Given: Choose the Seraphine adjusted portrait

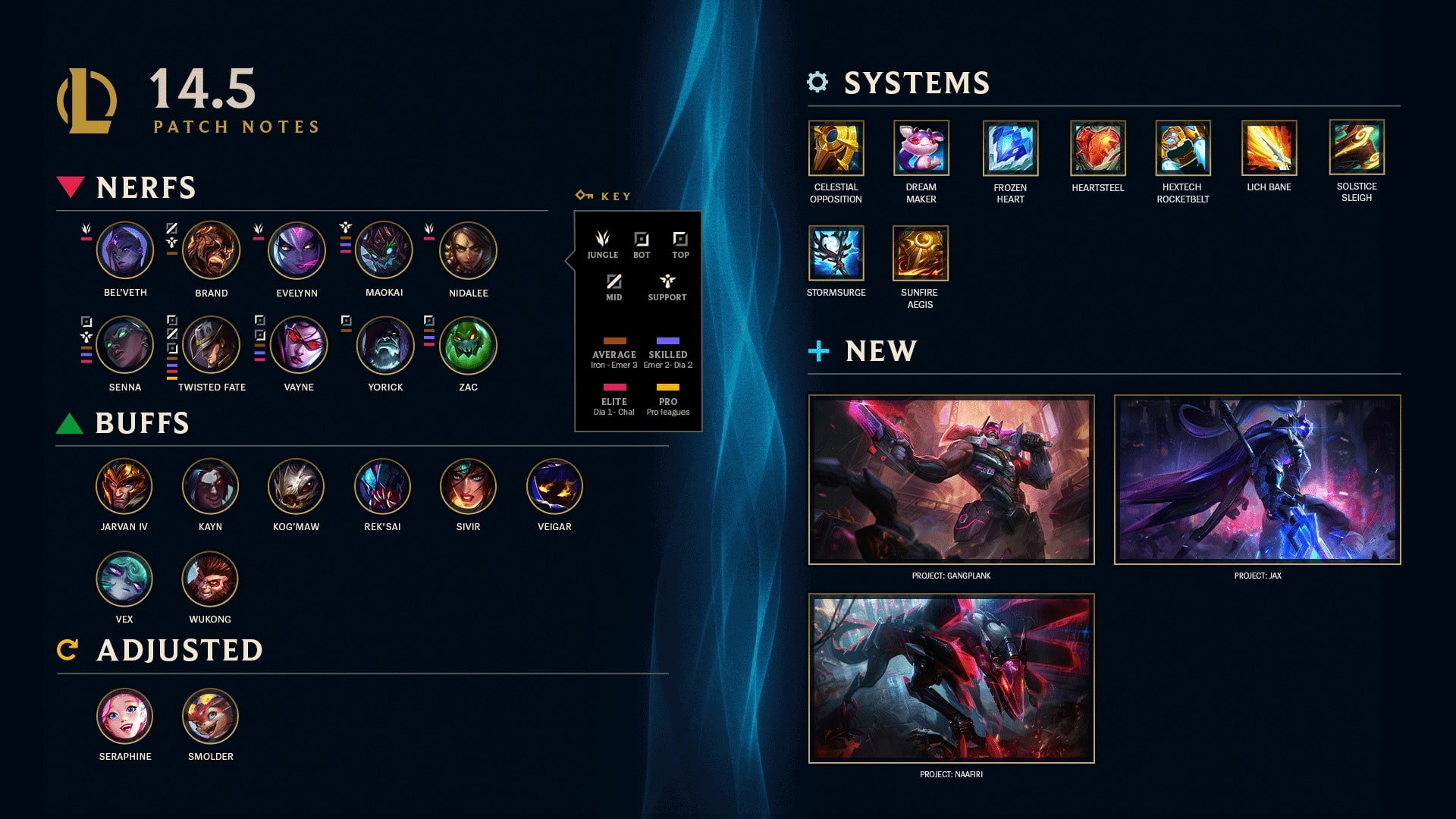Looking at the screenshot, I should pos(125,717).
